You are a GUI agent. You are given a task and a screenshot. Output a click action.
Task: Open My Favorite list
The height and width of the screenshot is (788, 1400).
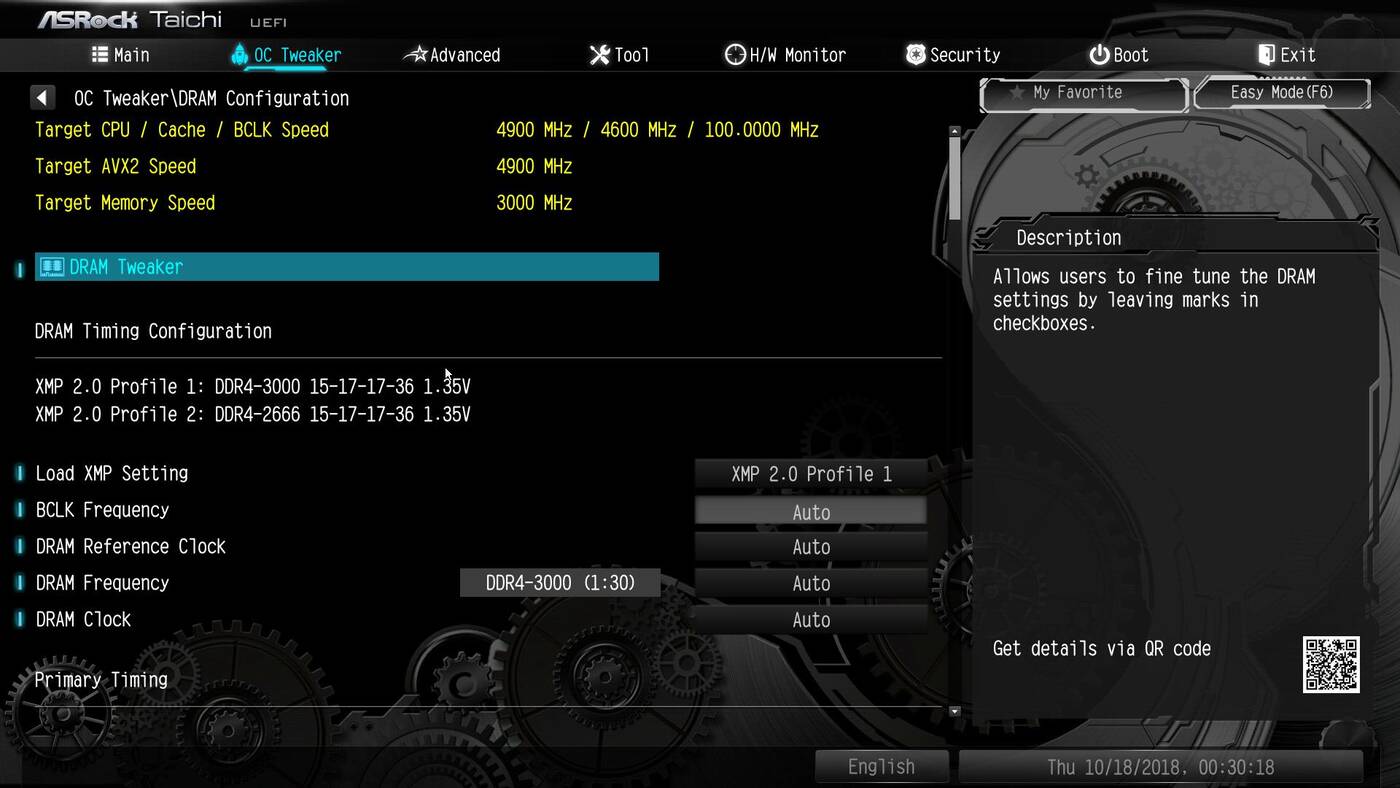tap(1083, 93)
